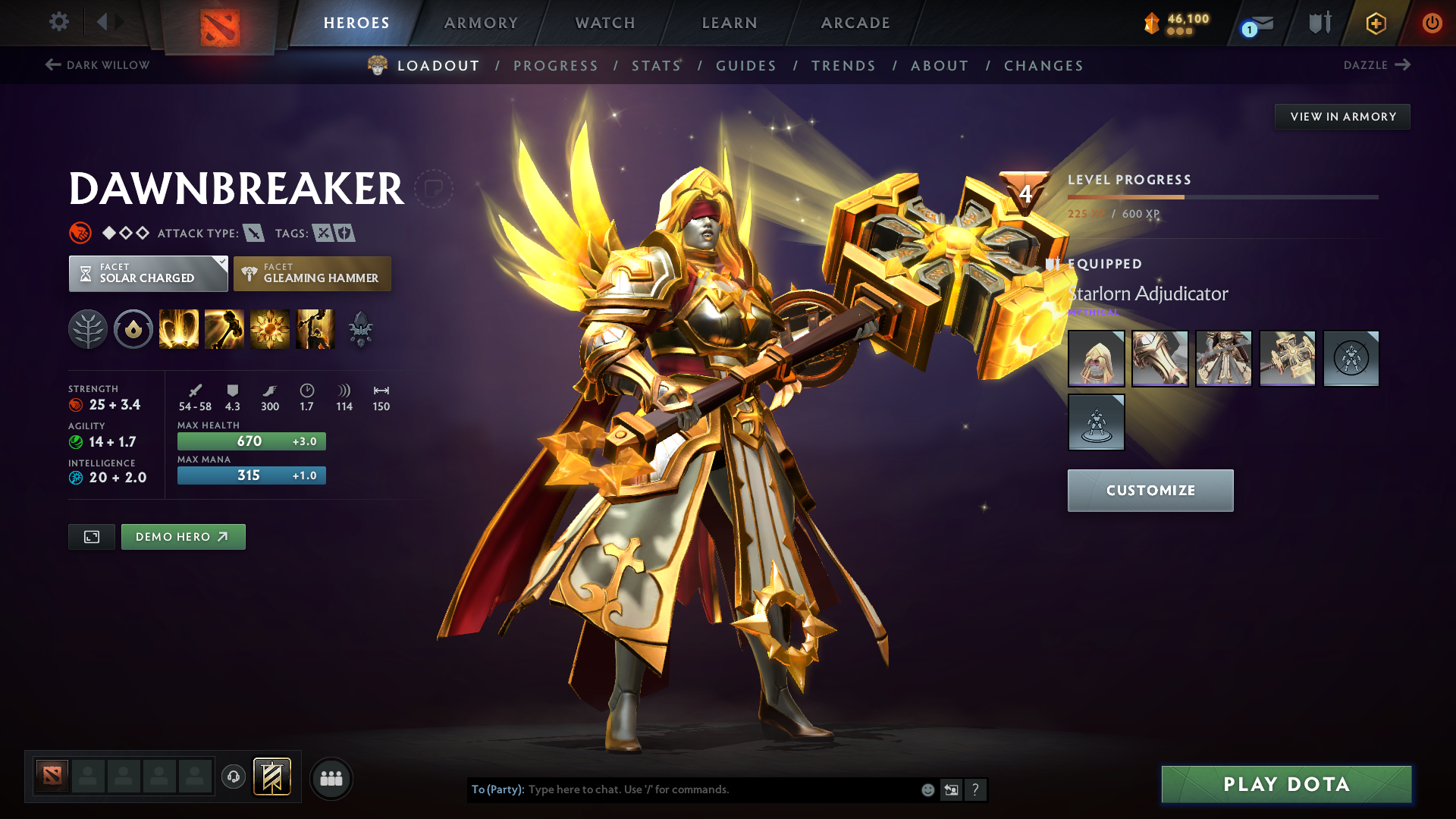
Task: Open the Celestial Hammer ability icon
Action: 224,328
